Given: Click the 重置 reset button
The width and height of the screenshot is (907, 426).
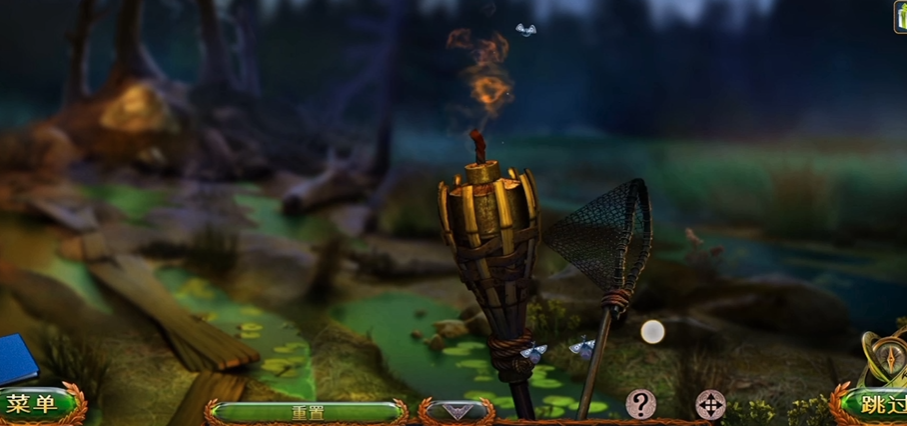Looking at the screenshot, I should (306, 411).
